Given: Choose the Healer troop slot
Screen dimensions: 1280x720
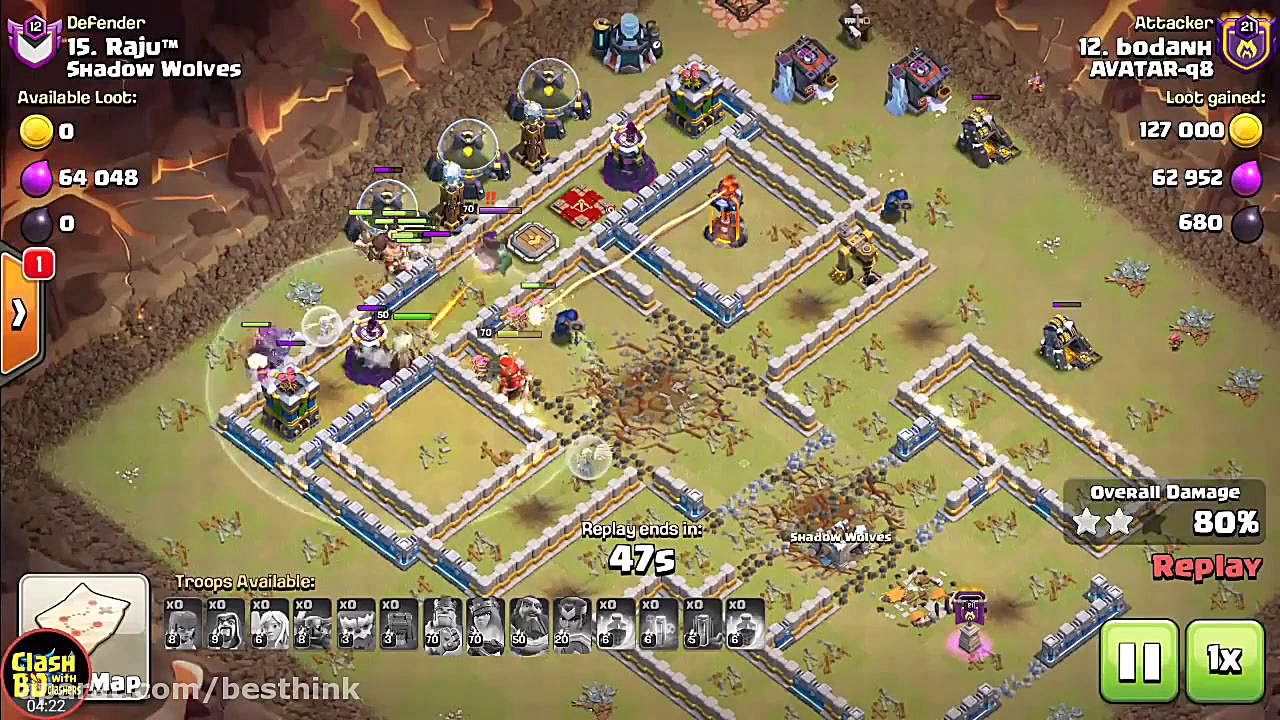Looking at the screenshot, I should coord(270,625).
